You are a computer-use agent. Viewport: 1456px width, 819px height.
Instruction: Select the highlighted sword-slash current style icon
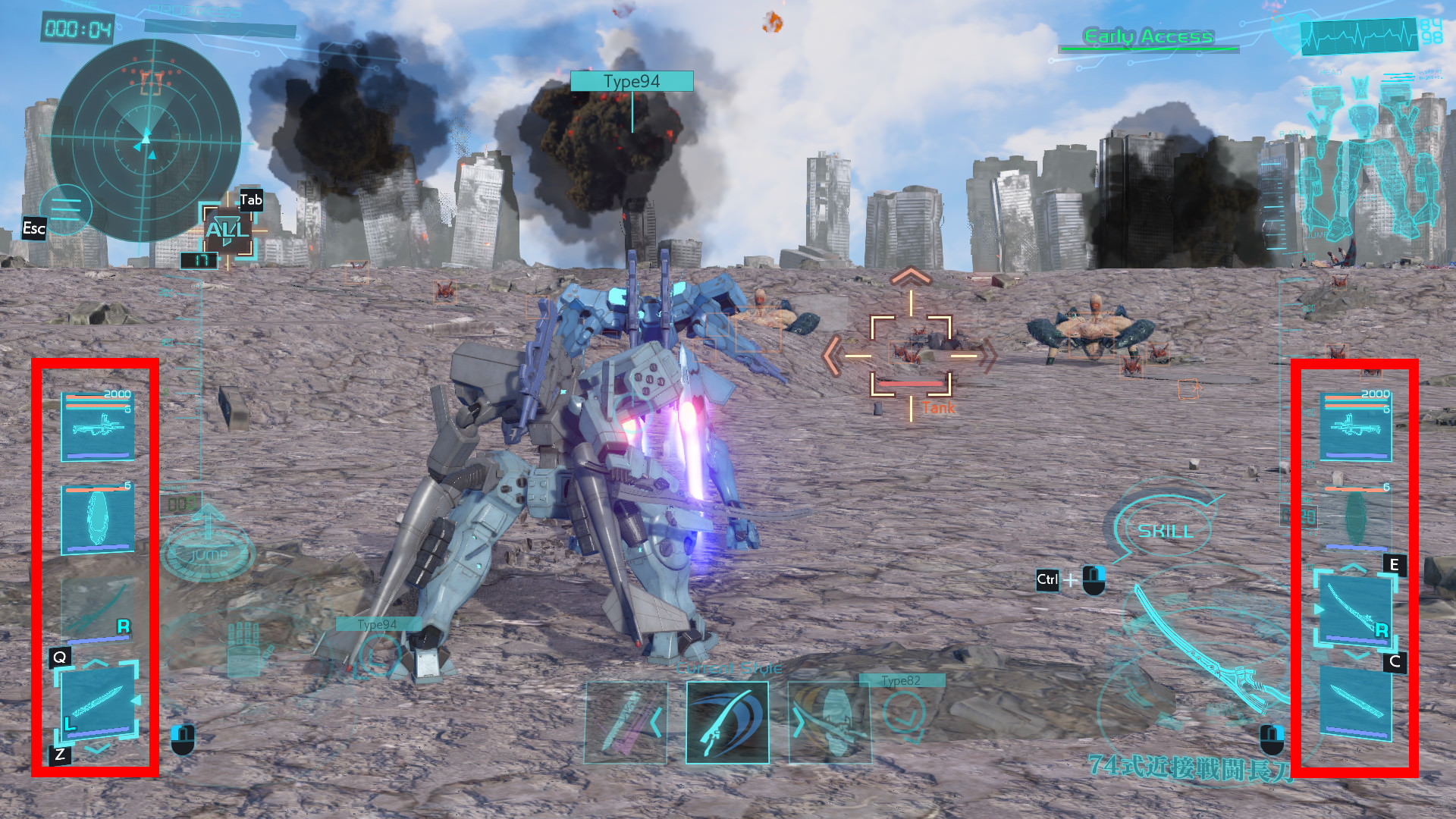tap(727, 722)
